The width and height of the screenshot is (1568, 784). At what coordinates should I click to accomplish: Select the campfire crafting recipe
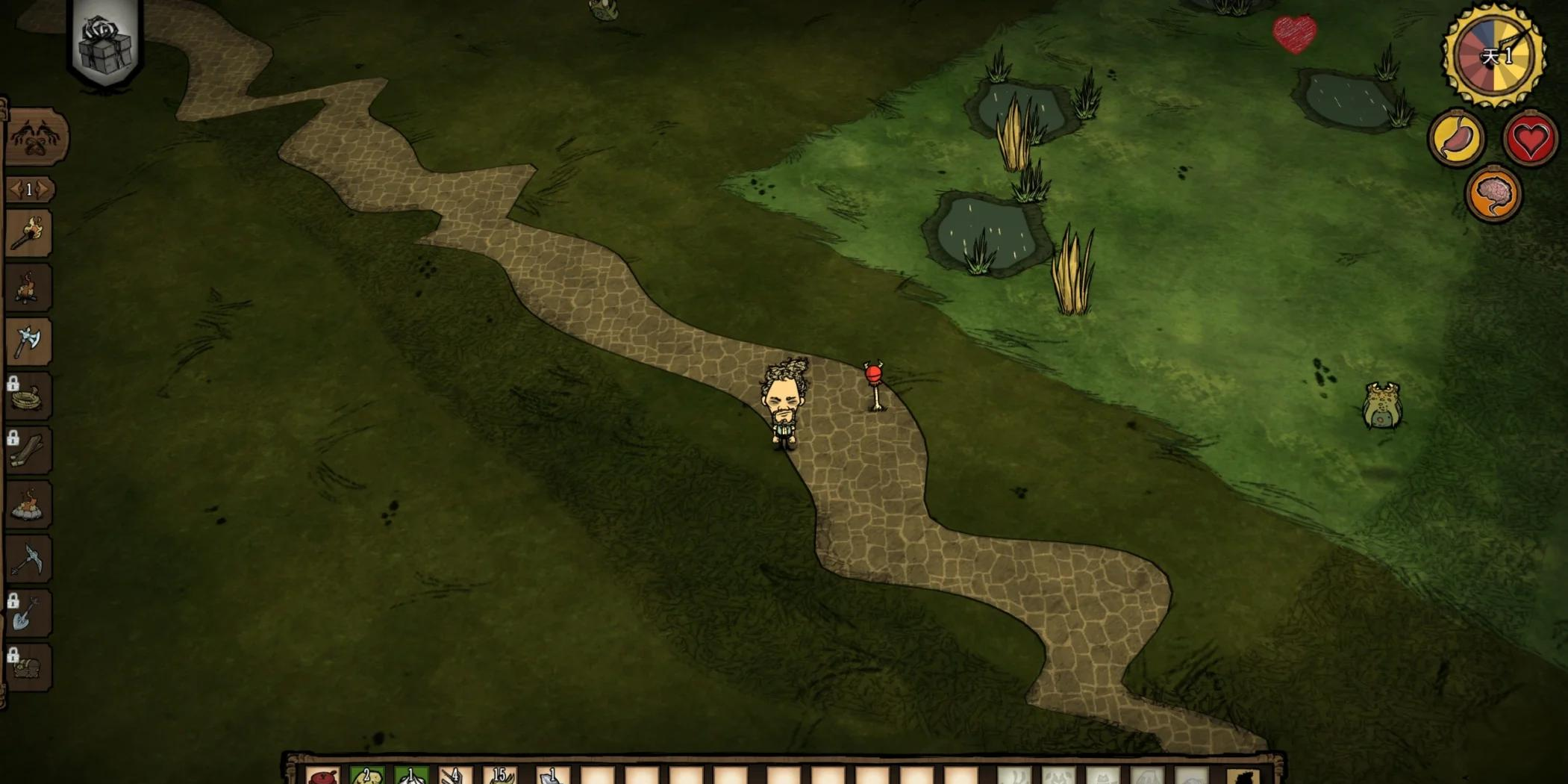29,287
